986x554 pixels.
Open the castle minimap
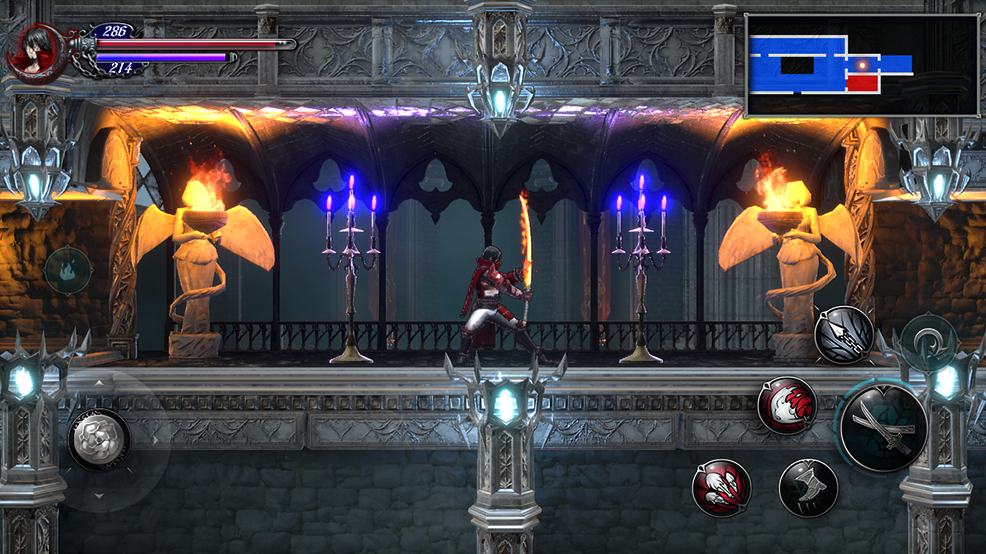861,65
